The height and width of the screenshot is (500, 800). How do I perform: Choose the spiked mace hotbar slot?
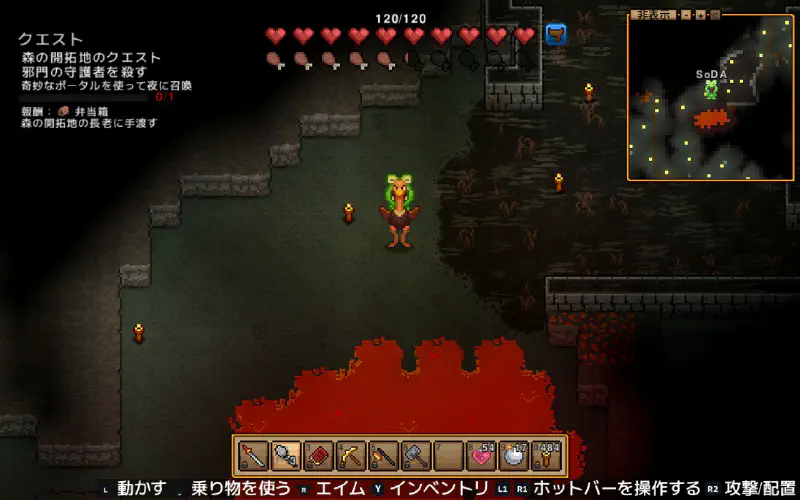tap(286, 456)
